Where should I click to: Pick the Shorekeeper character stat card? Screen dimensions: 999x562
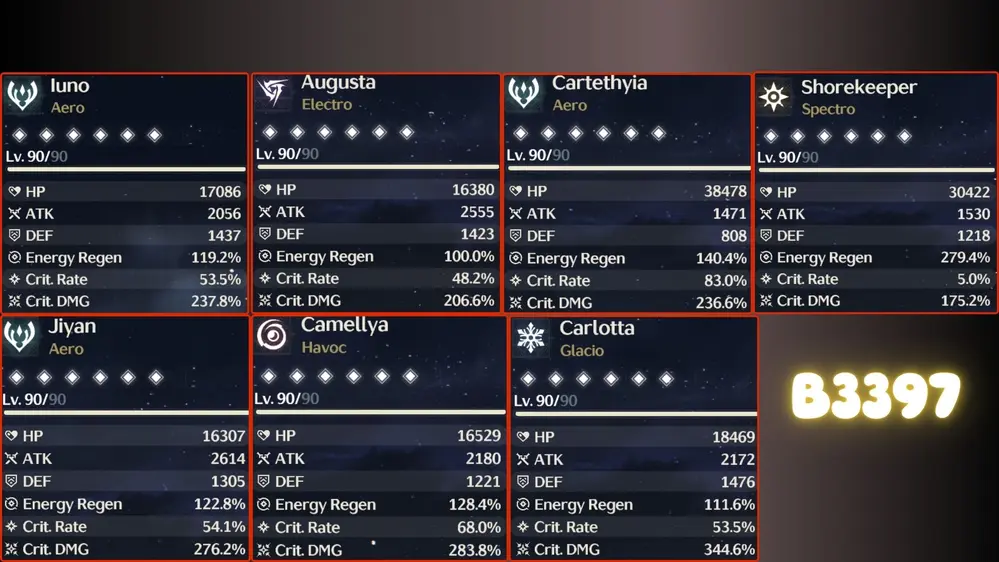coord(875,193)
